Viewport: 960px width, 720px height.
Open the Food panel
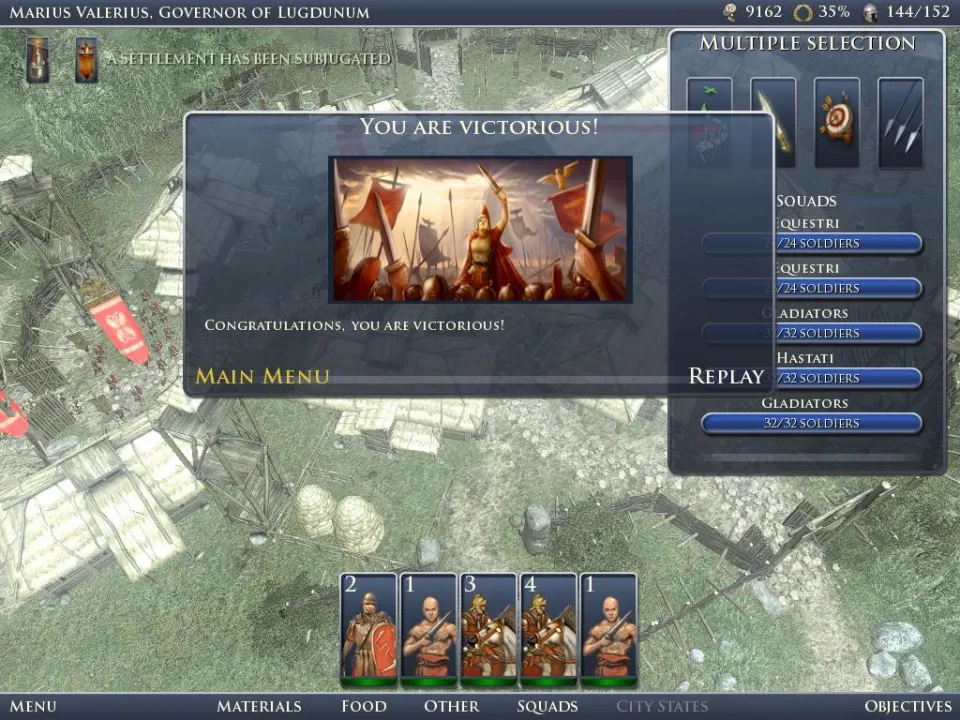(x=363, y=706)
